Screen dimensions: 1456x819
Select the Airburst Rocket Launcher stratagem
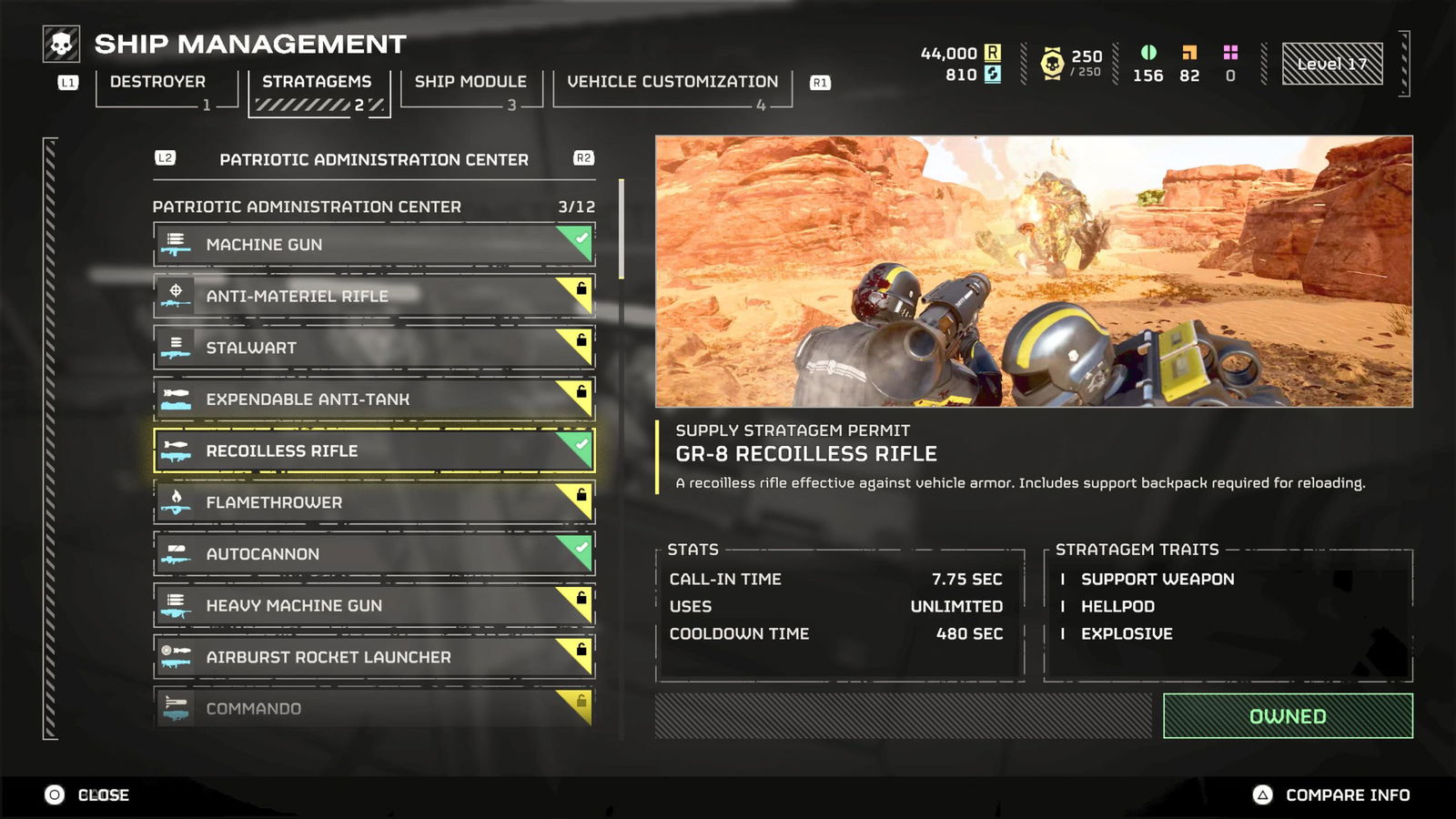(x=374, y=657)
